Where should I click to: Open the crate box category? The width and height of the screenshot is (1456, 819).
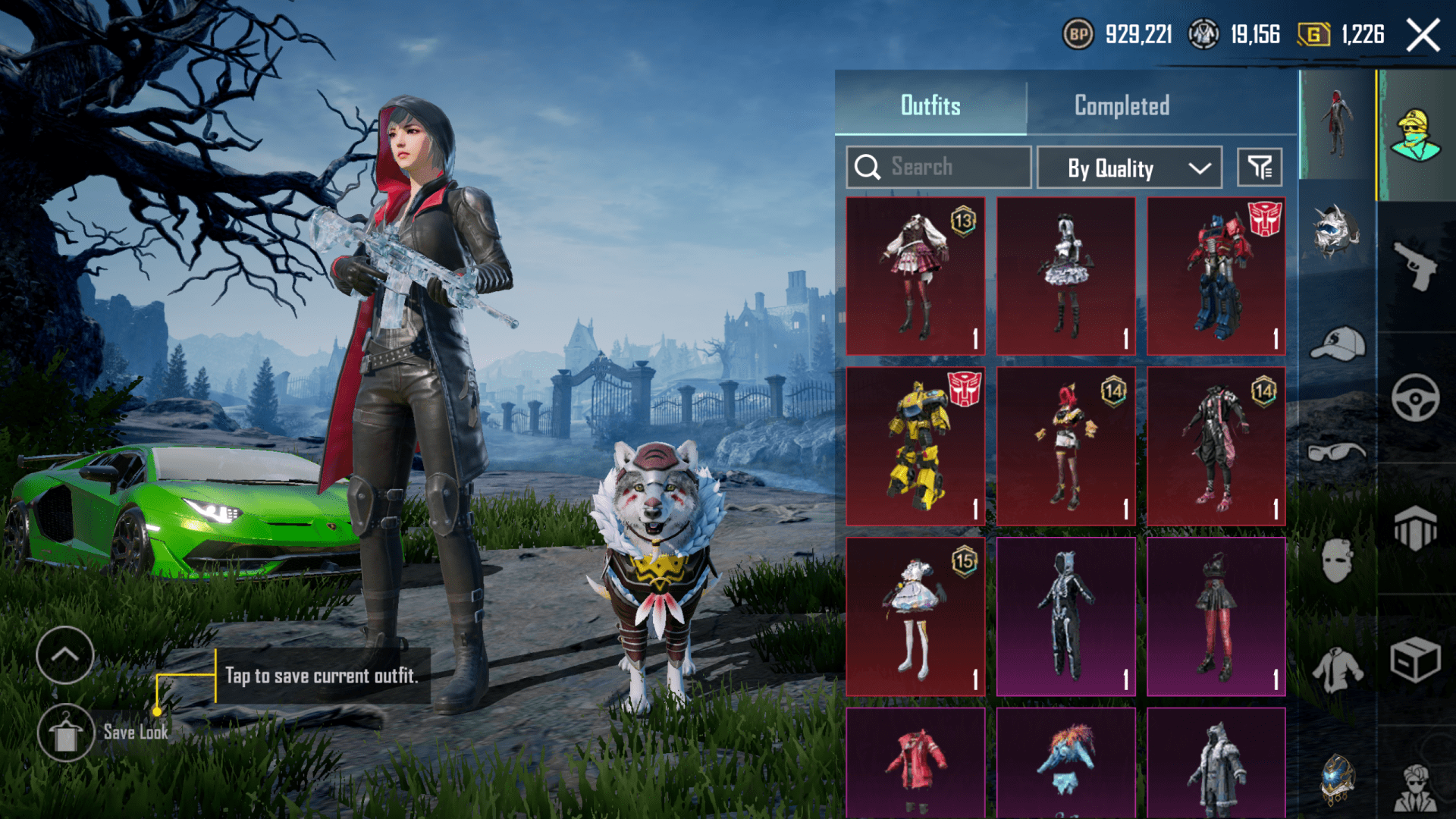pos(1415,660)
